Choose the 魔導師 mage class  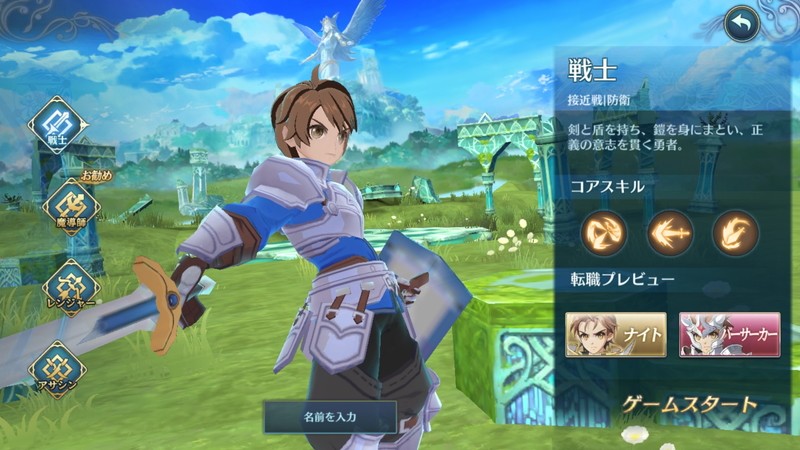click(70, 207)
